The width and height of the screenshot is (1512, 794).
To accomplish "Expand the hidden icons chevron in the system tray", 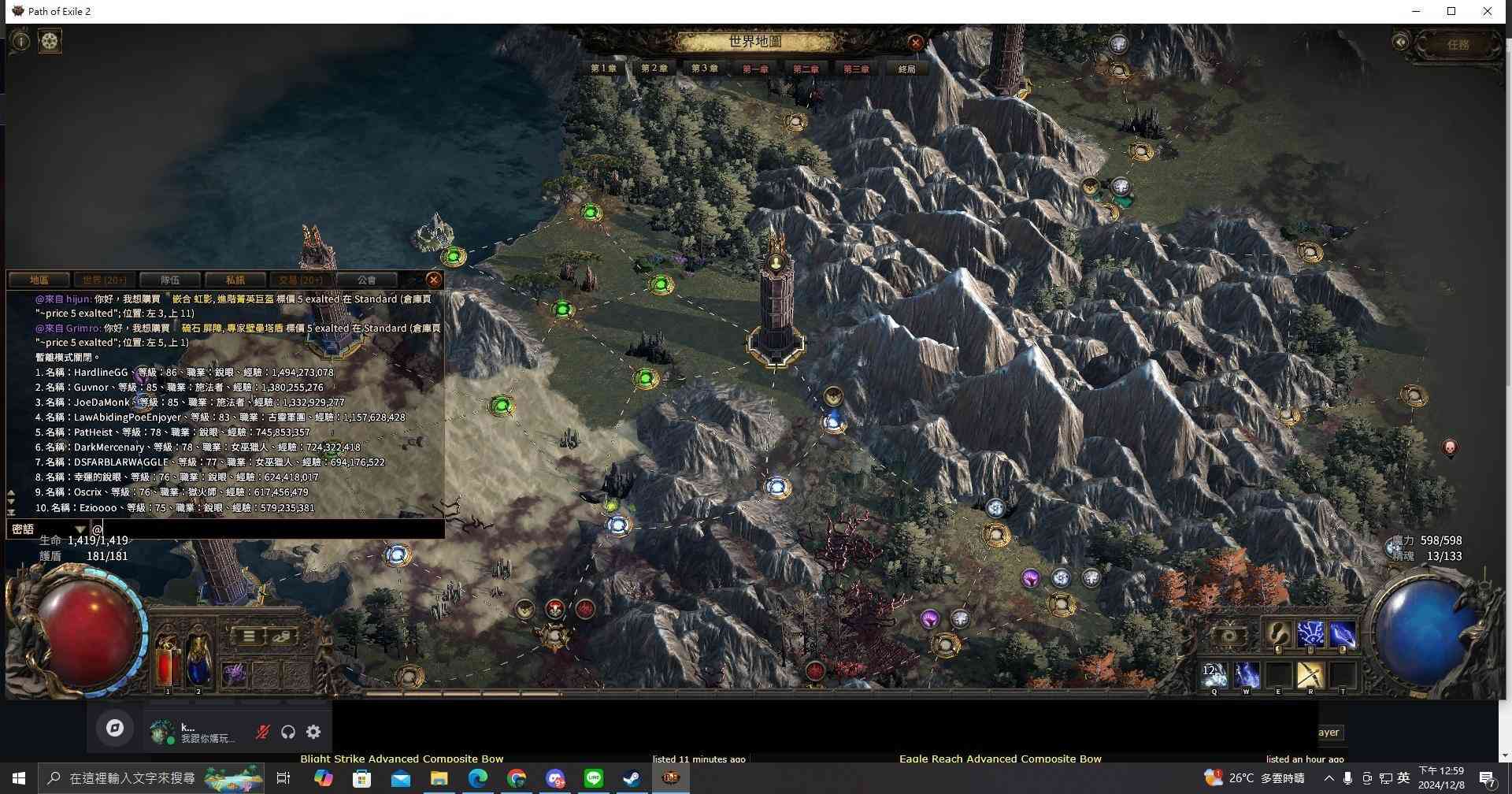I will (x=1329, y=777).
